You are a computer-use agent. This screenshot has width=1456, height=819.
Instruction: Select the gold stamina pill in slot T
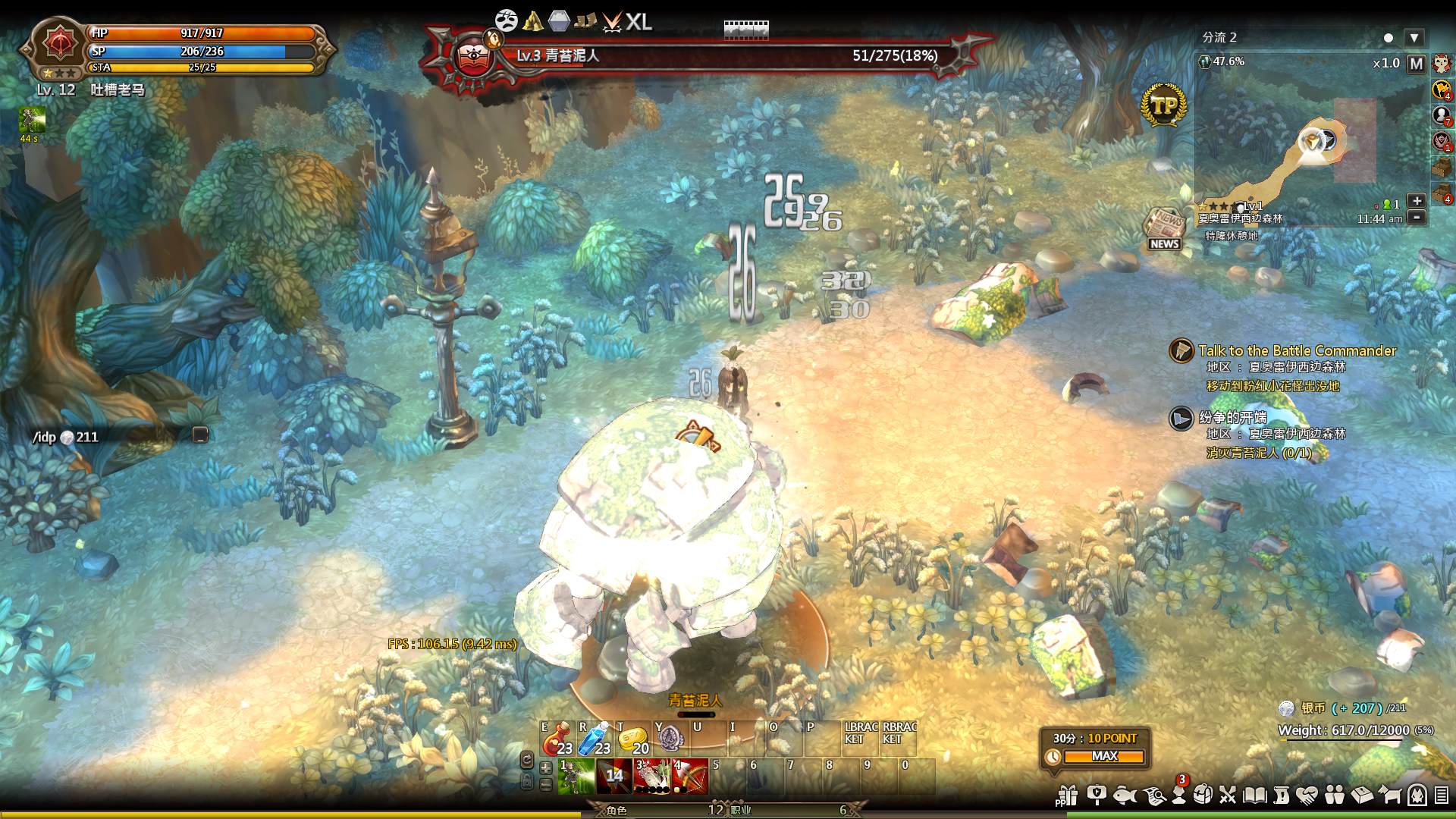pyautogui.click(x=632, y=739)
